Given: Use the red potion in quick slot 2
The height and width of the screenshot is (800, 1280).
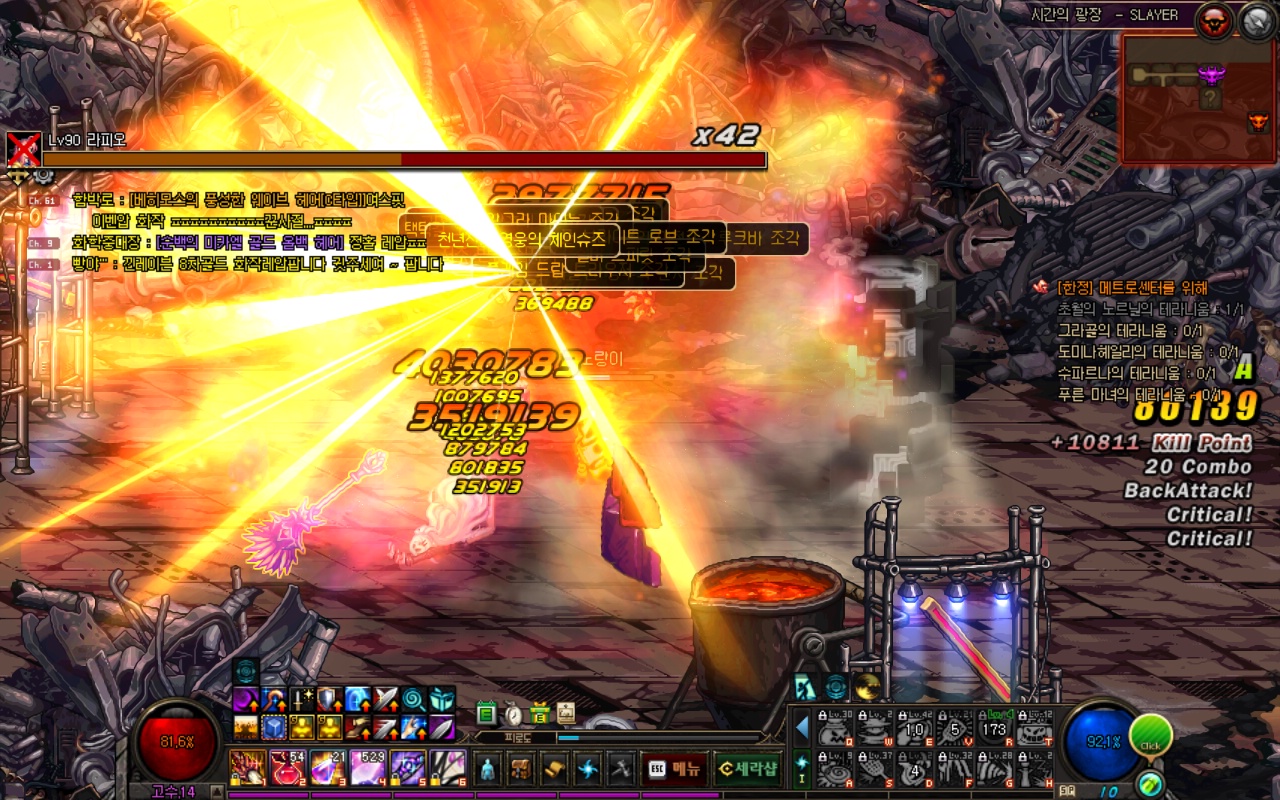Looking at the screenshot, I should tap(288, 768).
